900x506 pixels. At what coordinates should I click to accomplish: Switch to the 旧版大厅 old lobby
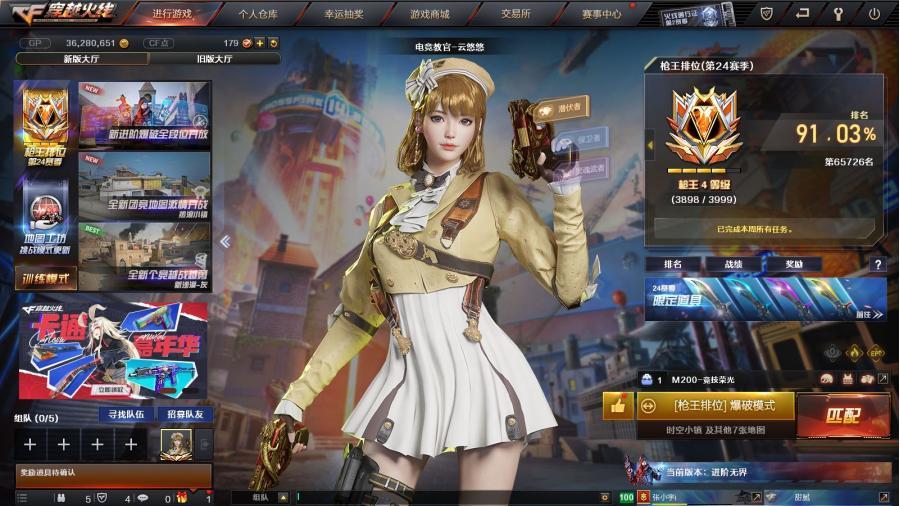pyautogui.click(x=214, y=59)
